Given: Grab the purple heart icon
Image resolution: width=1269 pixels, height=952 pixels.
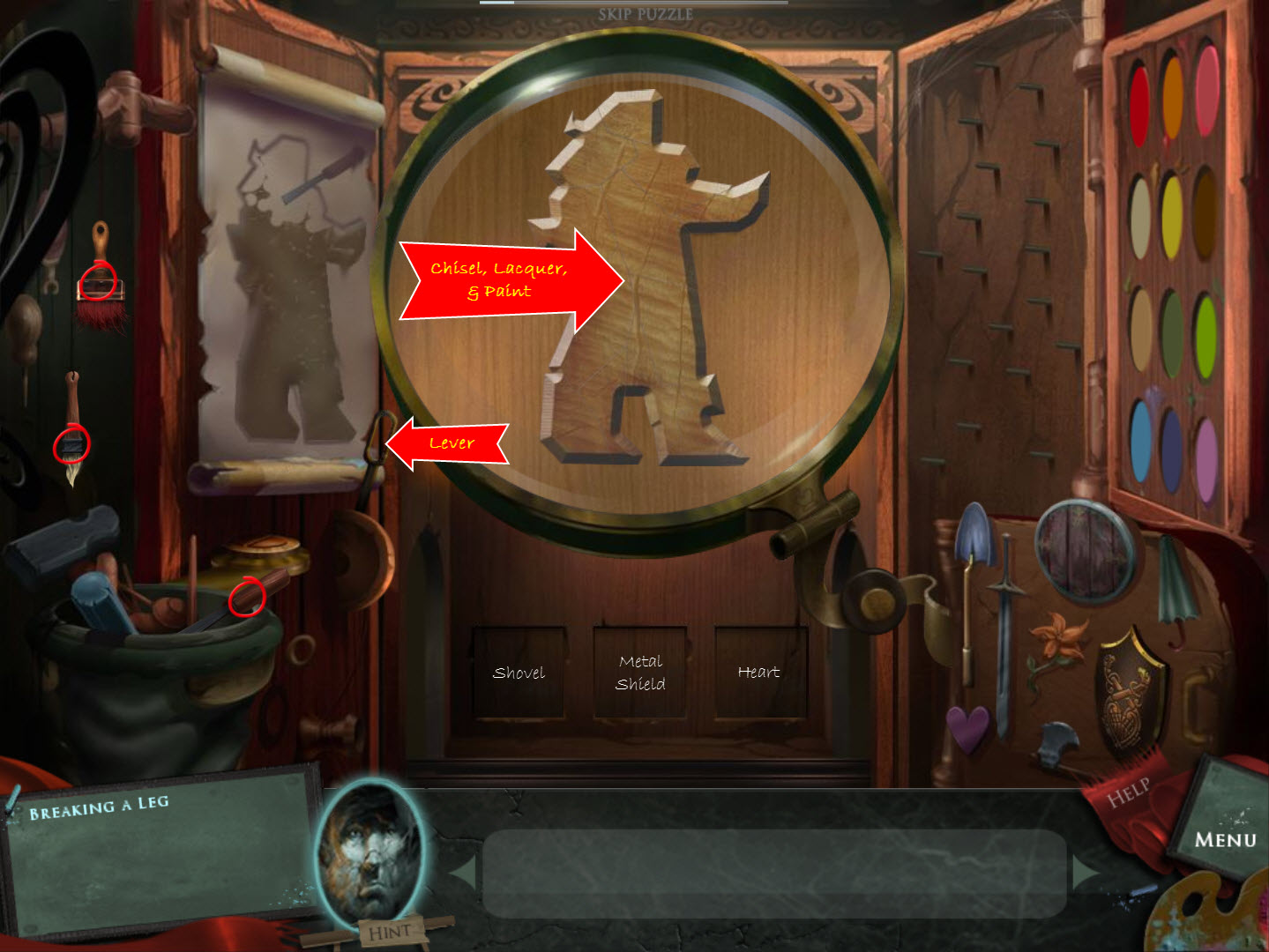Looking at the screenshot, I should pos(967,726).
